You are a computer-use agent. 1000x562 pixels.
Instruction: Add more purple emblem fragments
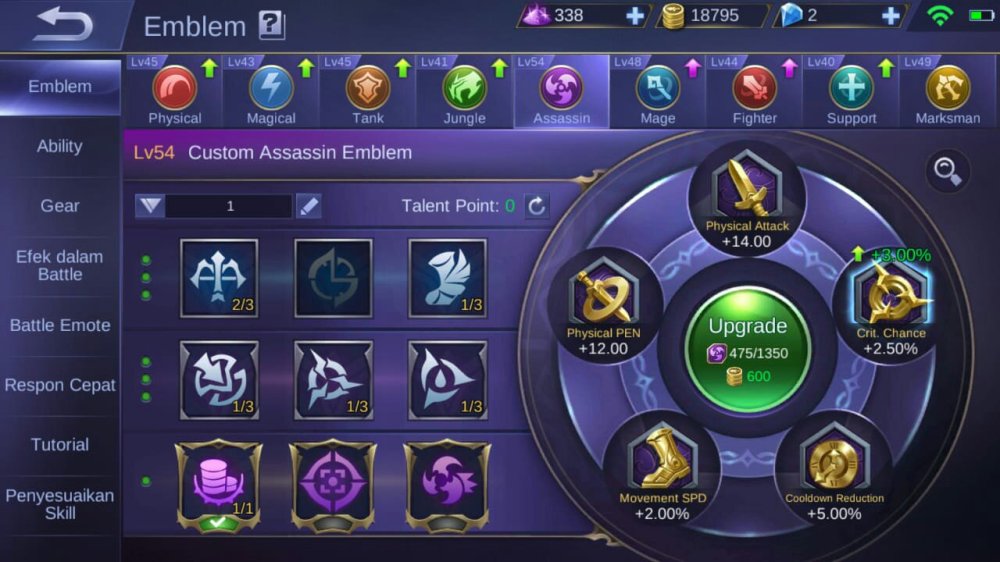click(x=635, y=15)
